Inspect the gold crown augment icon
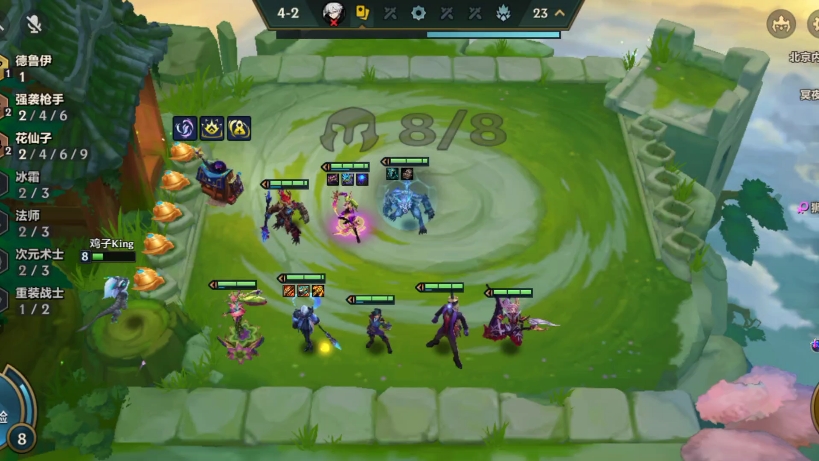This screenshot has height=461, width=819. (x=212, y=128)
